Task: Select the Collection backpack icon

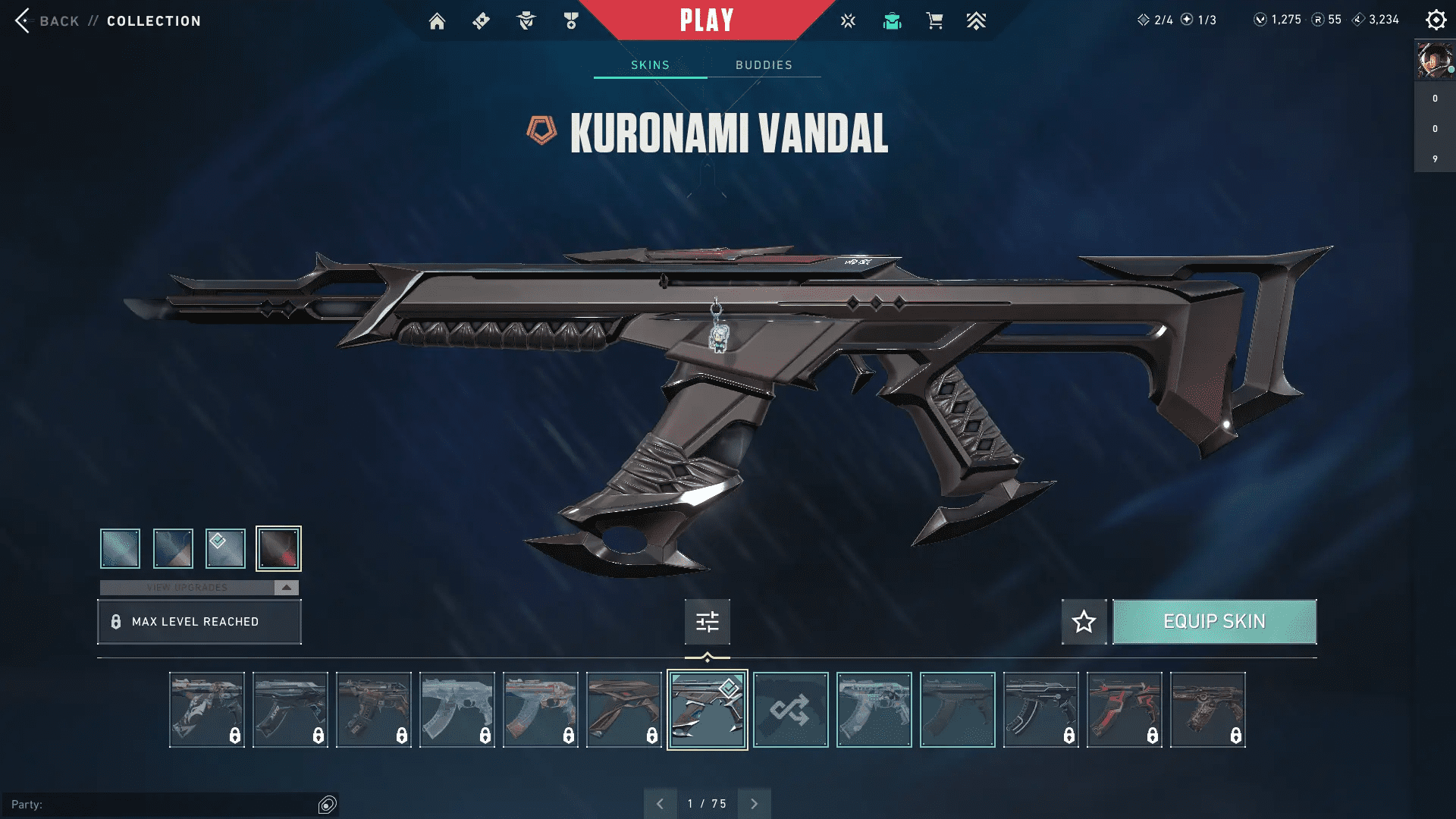Action: click(892, 20)
